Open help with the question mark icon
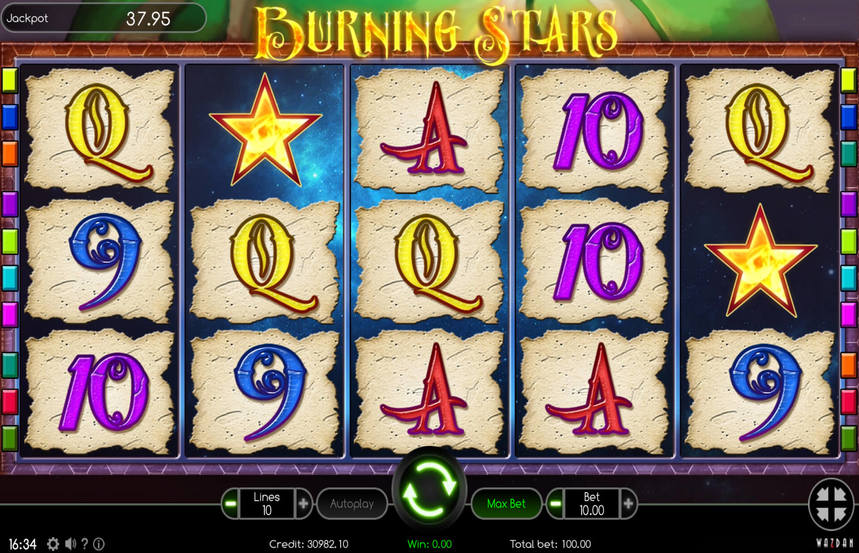 [85, 544]
